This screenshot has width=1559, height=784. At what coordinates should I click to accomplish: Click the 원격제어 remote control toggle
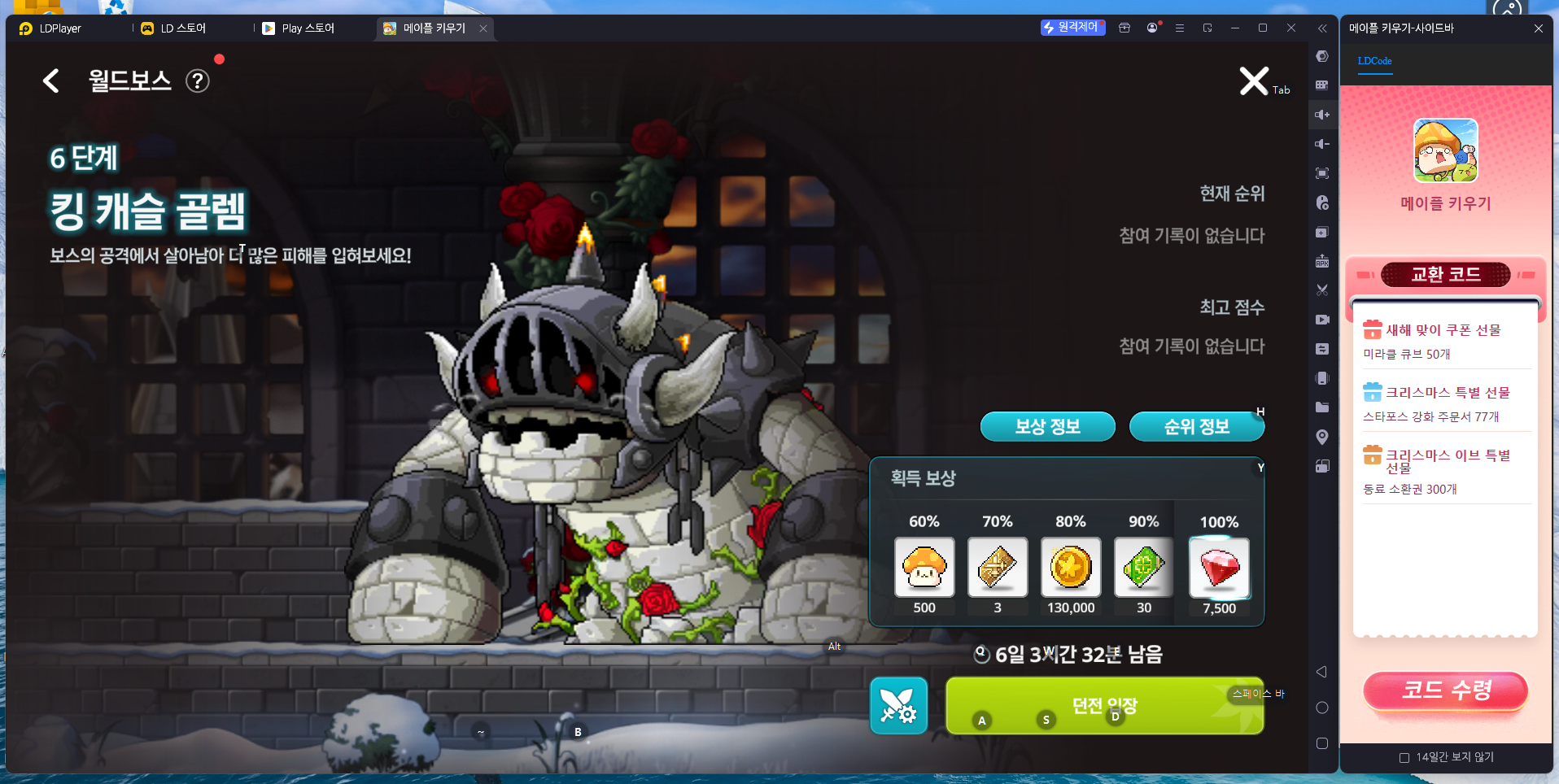coord(1072,28)
